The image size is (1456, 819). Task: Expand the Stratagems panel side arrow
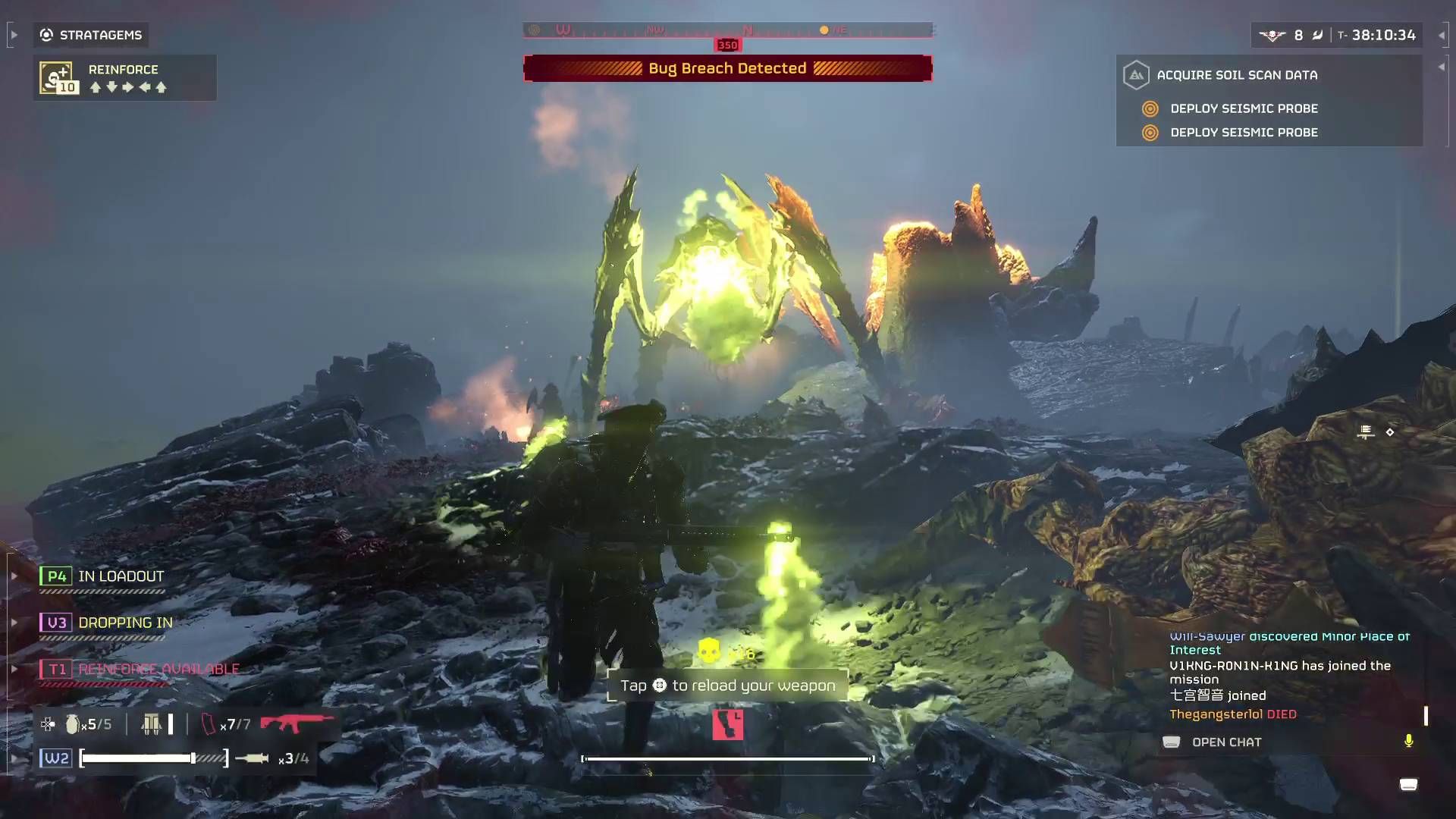(x=13, y=34)
